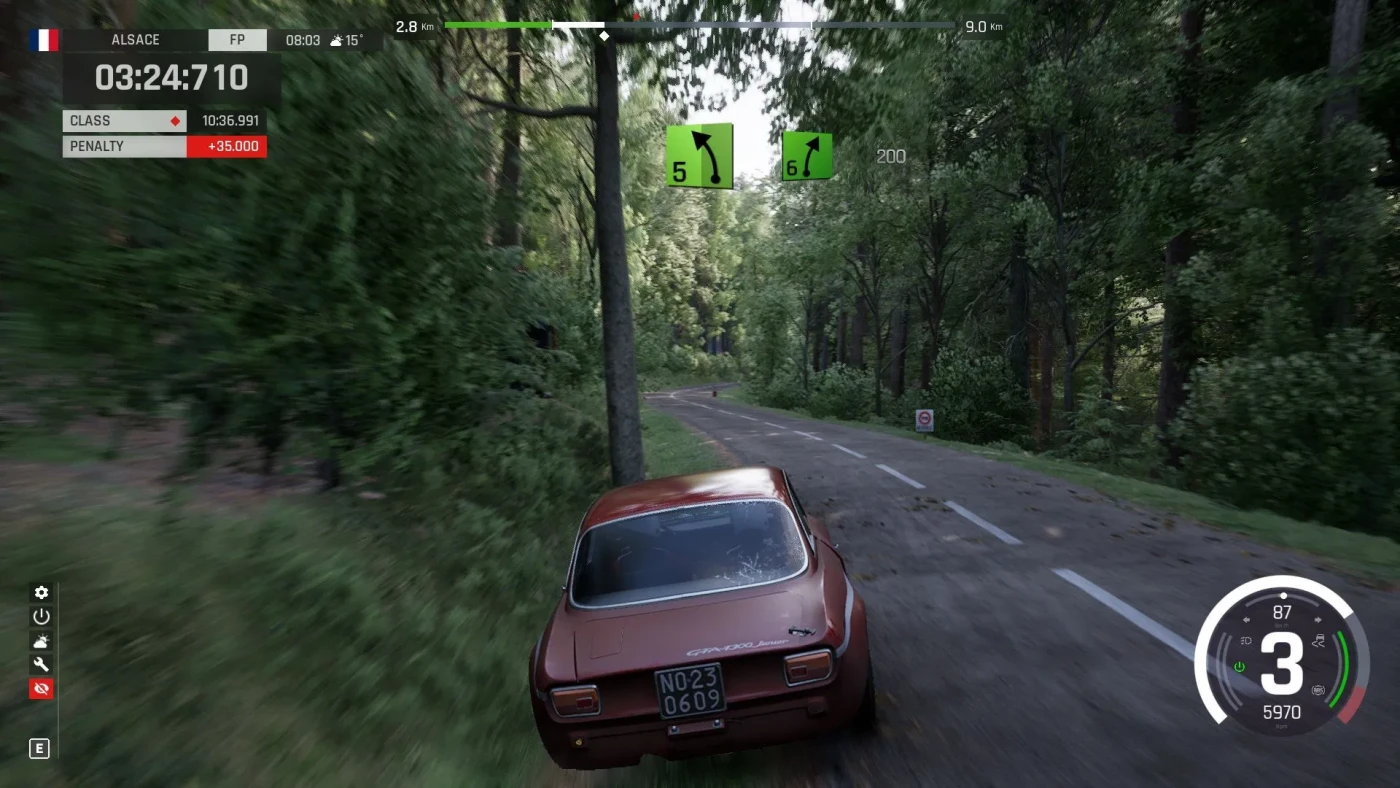Click the power icon in the side toolbar
The width and height of the screenshot is (1400, 788).
click(x=41, y=617)
